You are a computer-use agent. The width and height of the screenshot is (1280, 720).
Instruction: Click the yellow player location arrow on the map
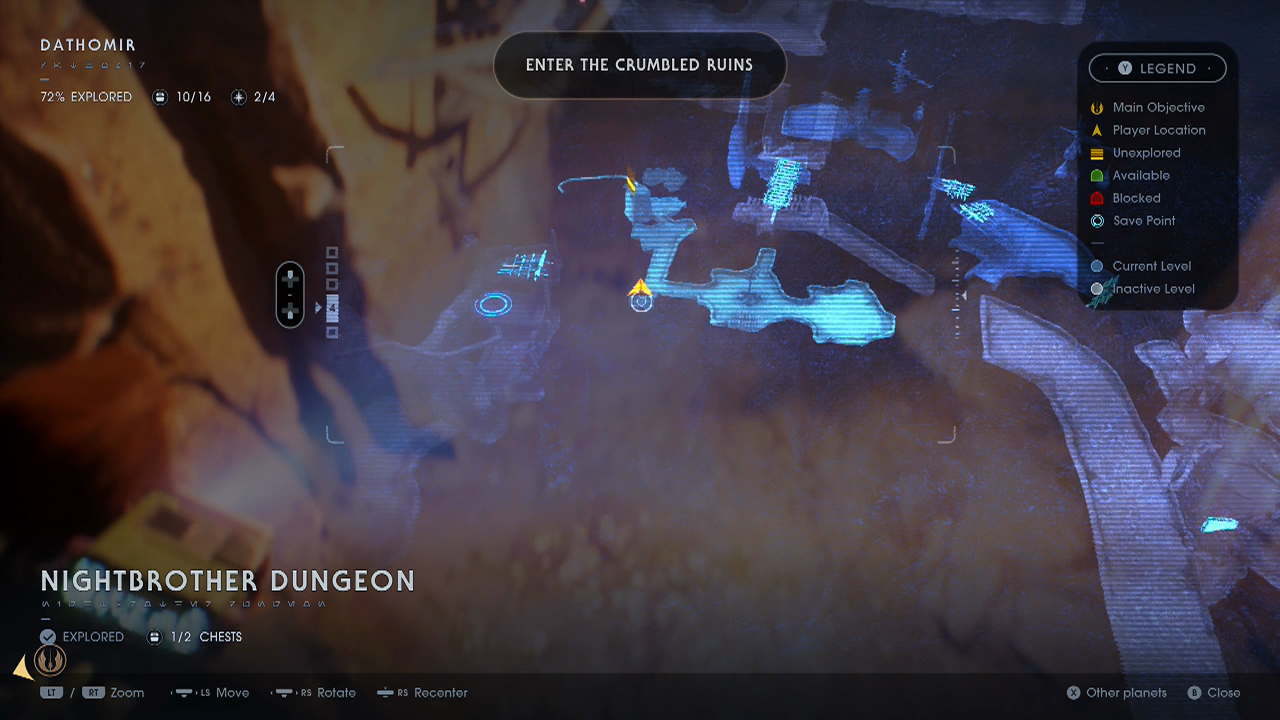(640, 289)
